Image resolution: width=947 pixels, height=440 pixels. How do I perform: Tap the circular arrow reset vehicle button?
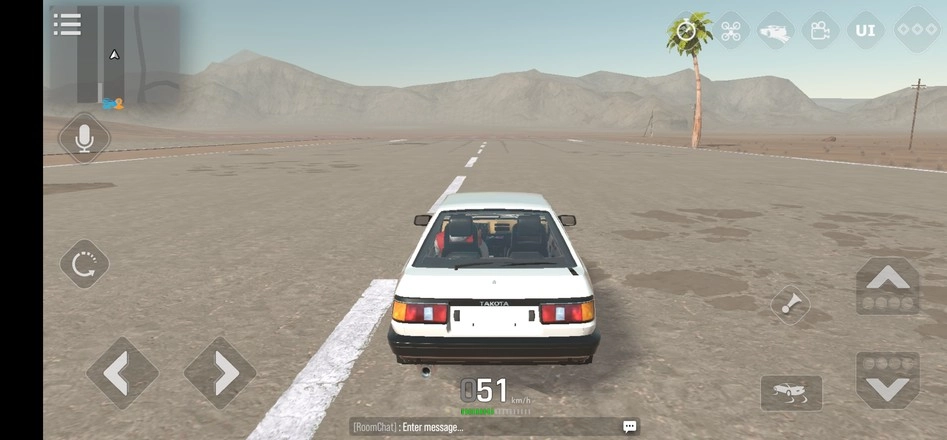(x=84, y=264)
